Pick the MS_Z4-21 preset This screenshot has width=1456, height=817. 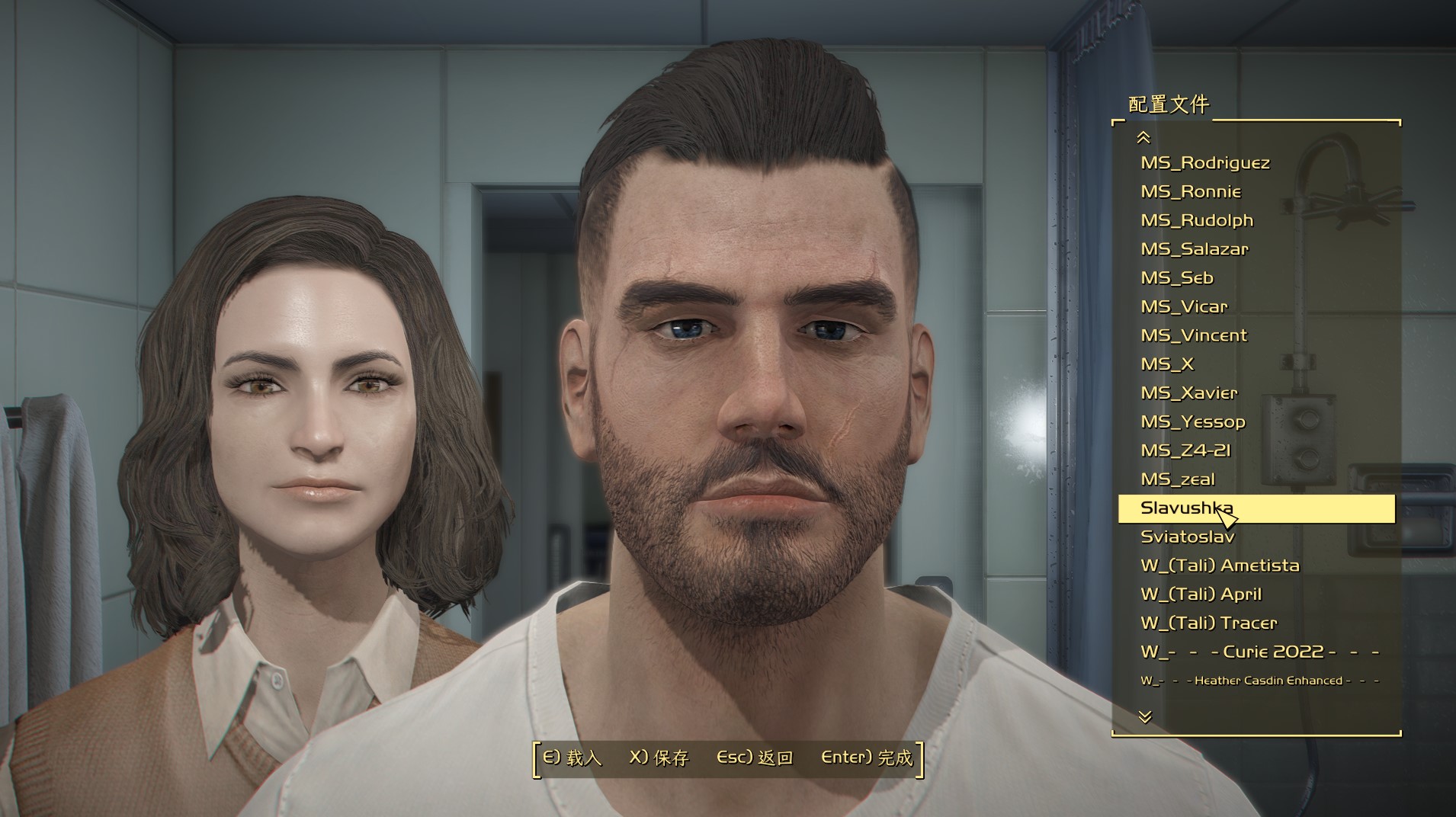click(x=1185, y=450)
